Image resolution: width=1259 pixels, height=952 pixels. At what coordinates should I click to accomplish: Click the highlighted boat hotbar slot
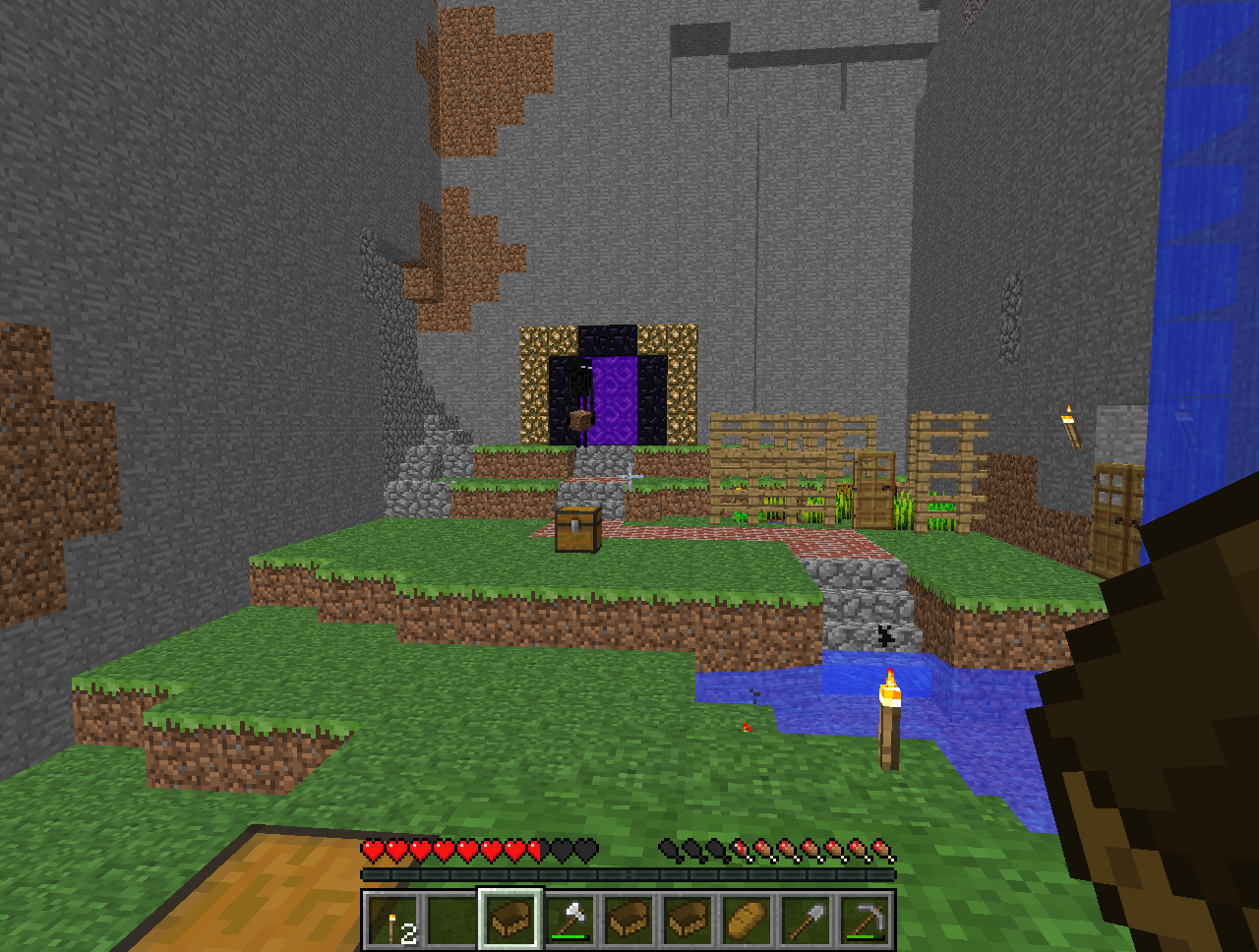[510, 921]
